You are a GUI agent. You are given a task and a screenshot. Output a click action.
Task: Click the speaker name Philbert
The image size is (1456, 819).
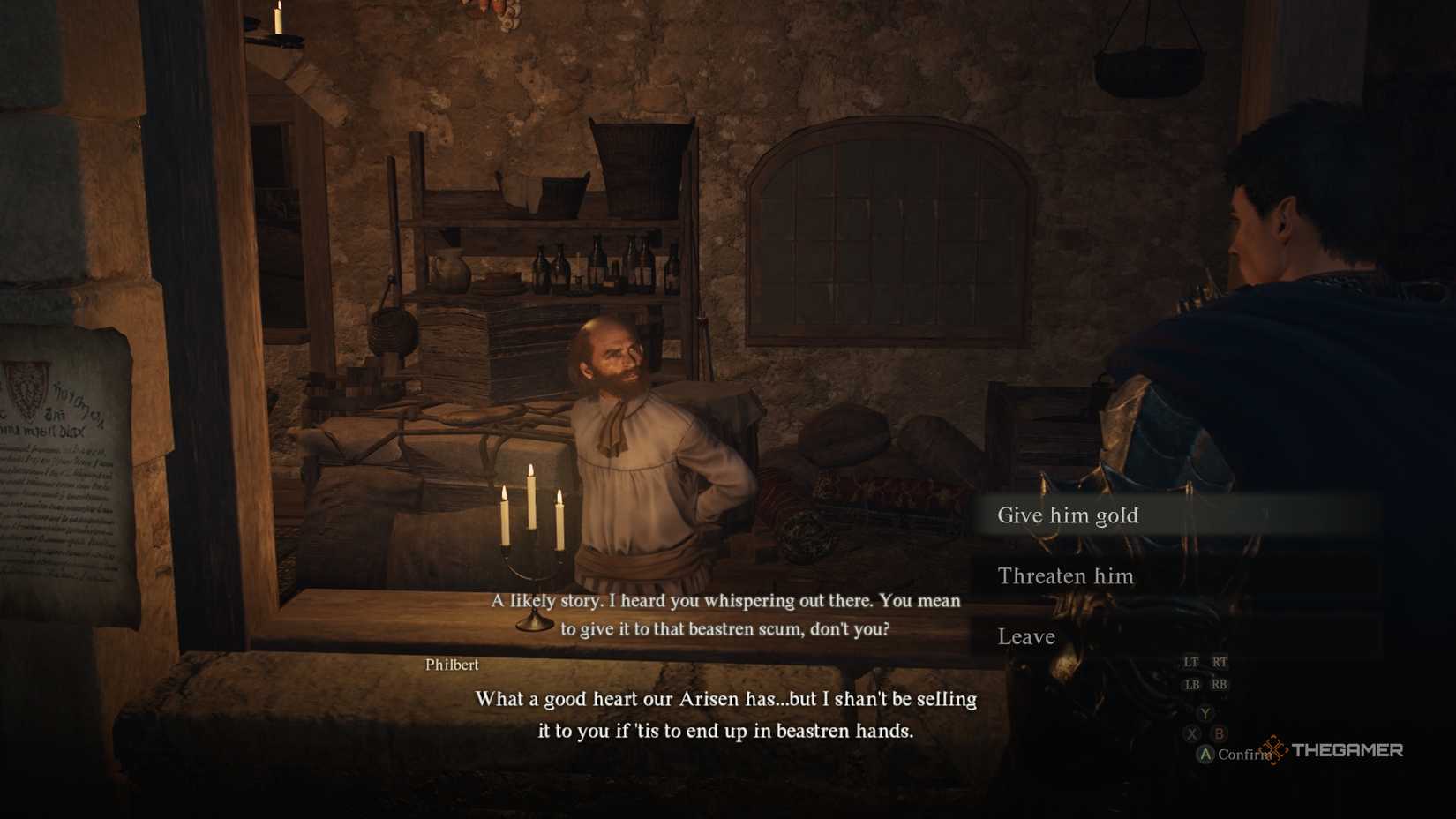pos(450,665)
